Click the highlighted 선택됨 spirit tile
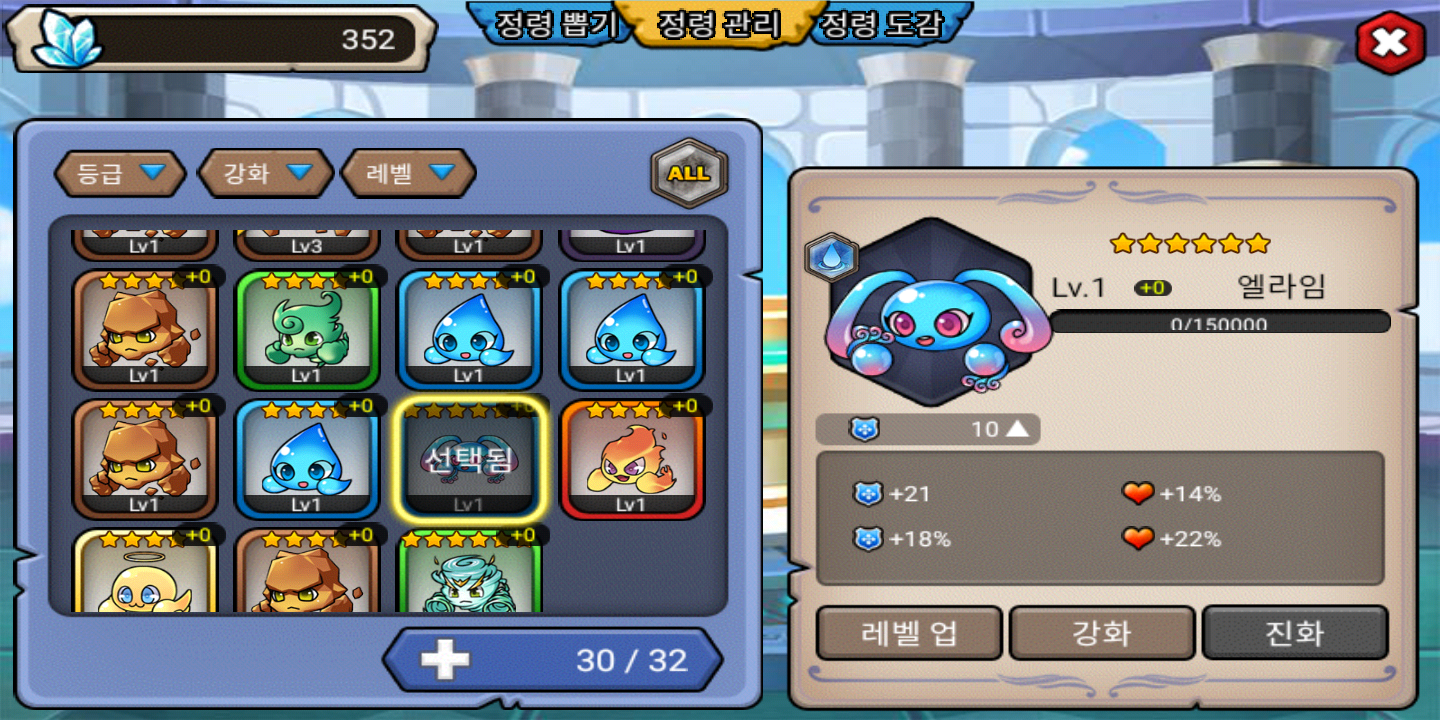 coord(469,459)
